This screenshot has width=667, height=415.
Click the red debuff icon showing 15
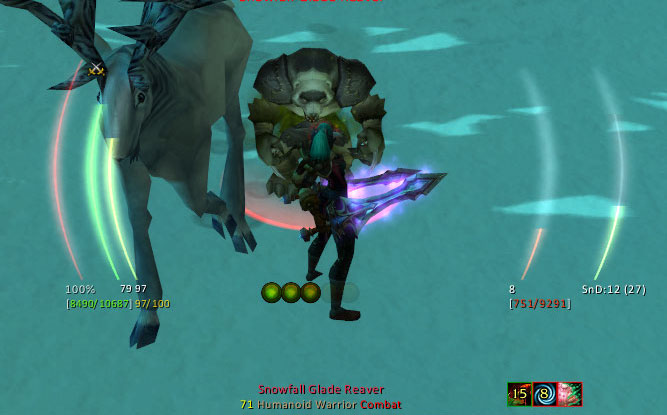519,394
